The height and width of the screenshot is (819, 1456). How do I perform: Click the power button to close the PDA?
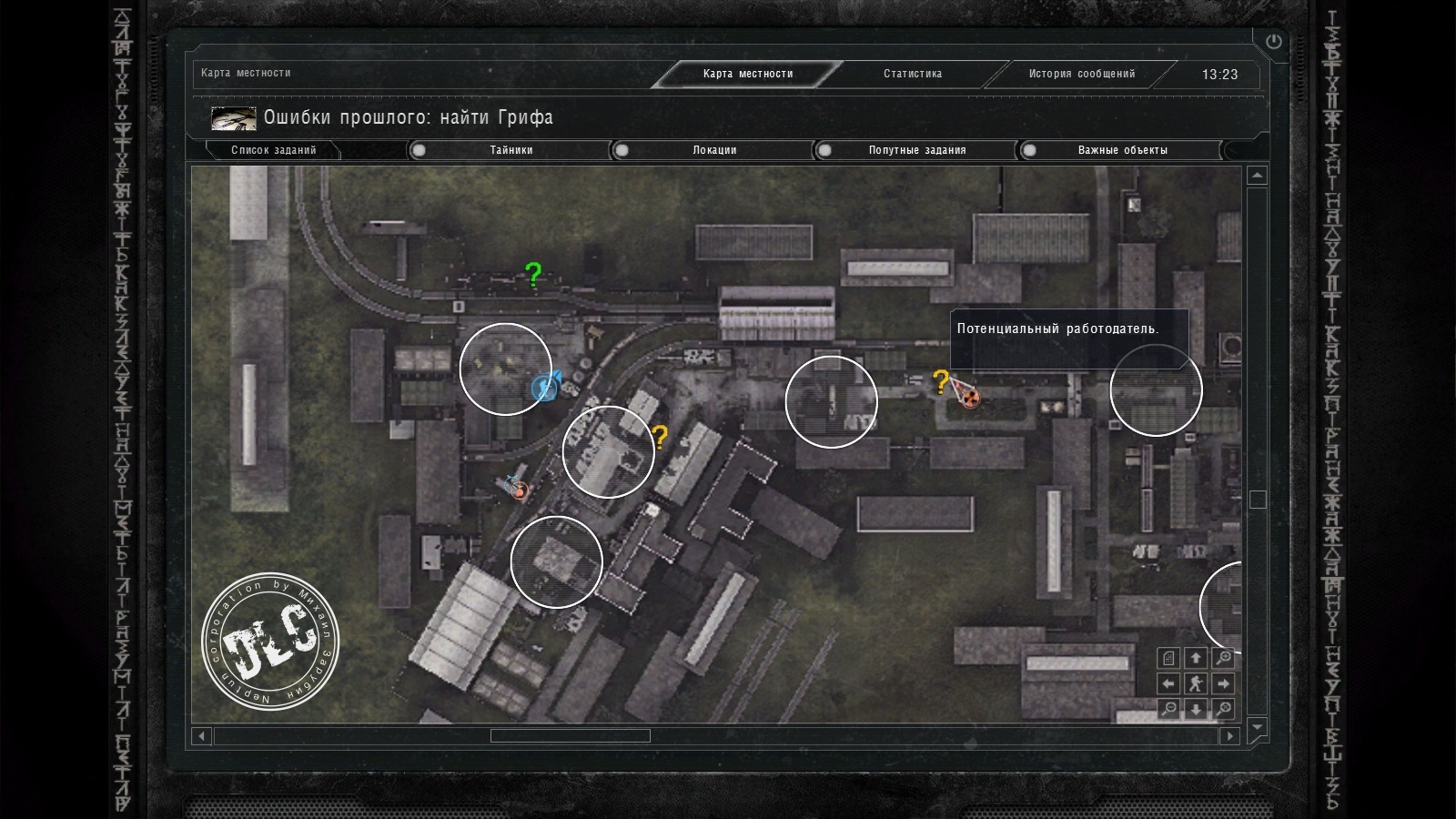pos(1273,41)
